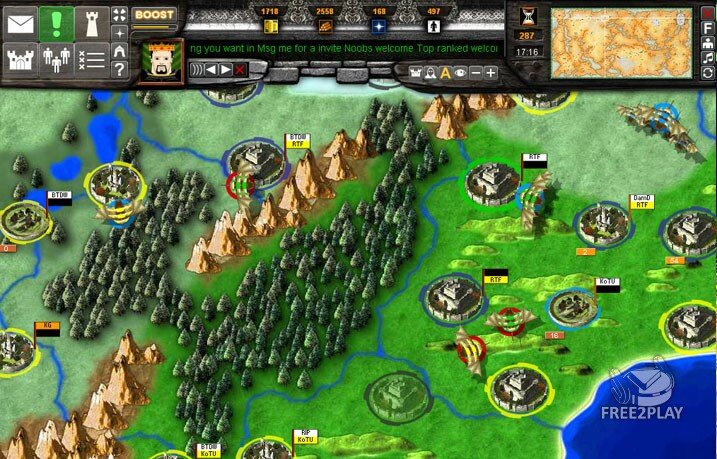Select the king portrait avatar

pyautogui.click(x=159, y=62)
